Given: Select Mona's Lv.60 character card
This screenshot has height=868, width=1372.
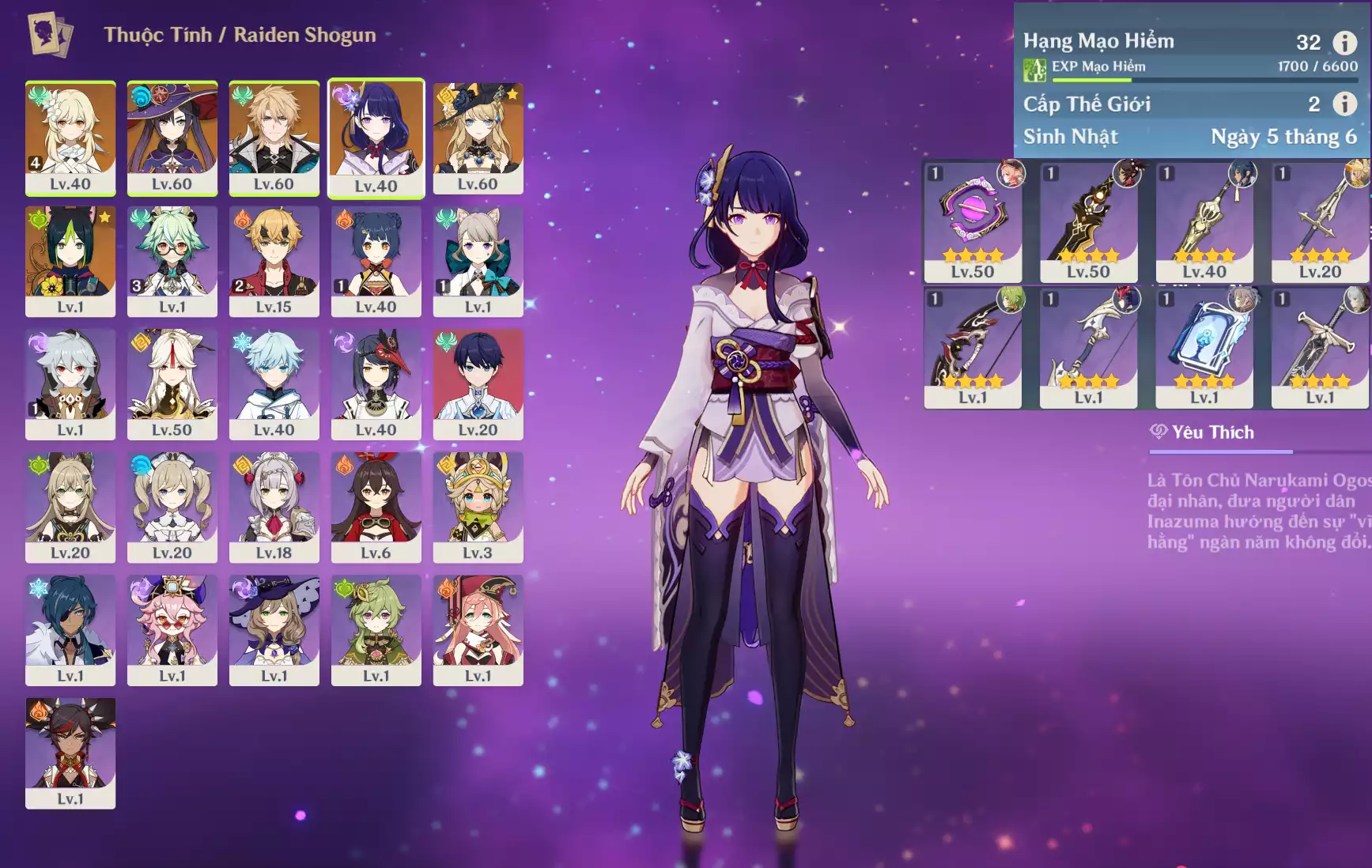Looking at the screenshot, I should pyautogui.click(x=172, y=138).
